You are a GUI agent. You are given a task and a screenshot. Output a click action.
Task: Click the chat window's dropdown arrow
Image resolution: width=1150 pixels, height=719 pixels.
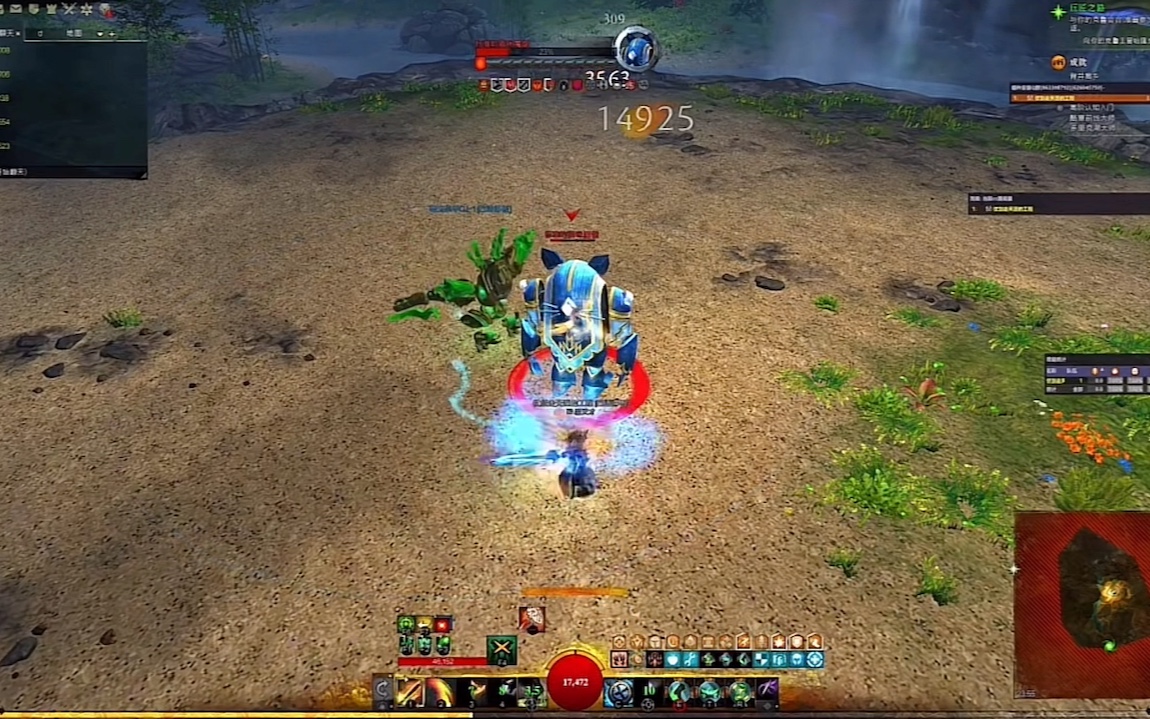coord(99,33)
